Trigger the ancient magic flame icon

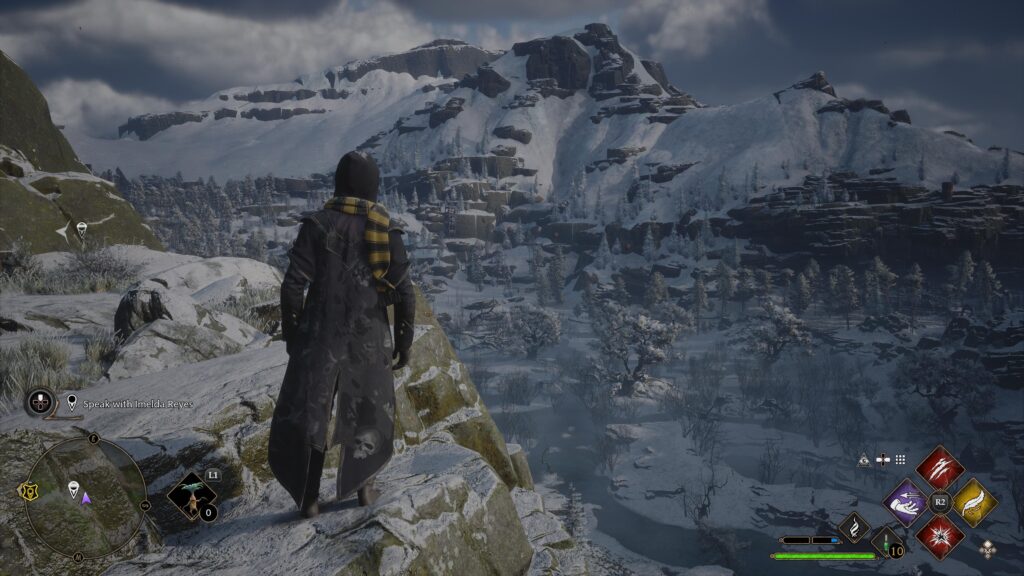pos(855,527)
